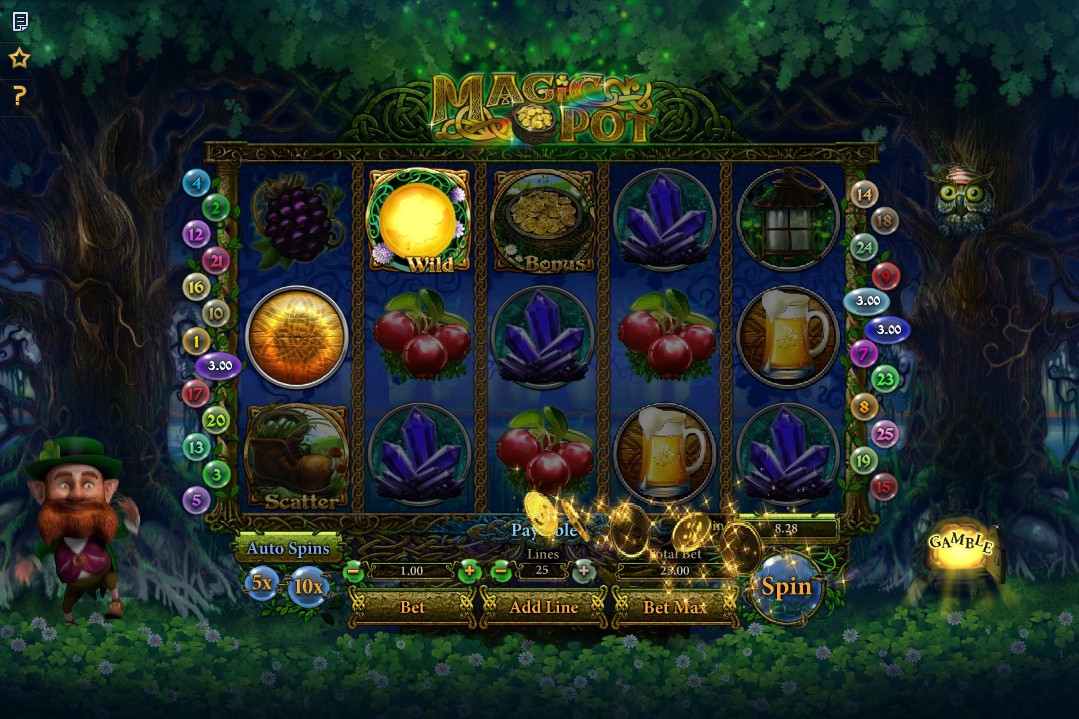
Task: Reduce the number of lines with minus
Action: click(x=502, y=571)
